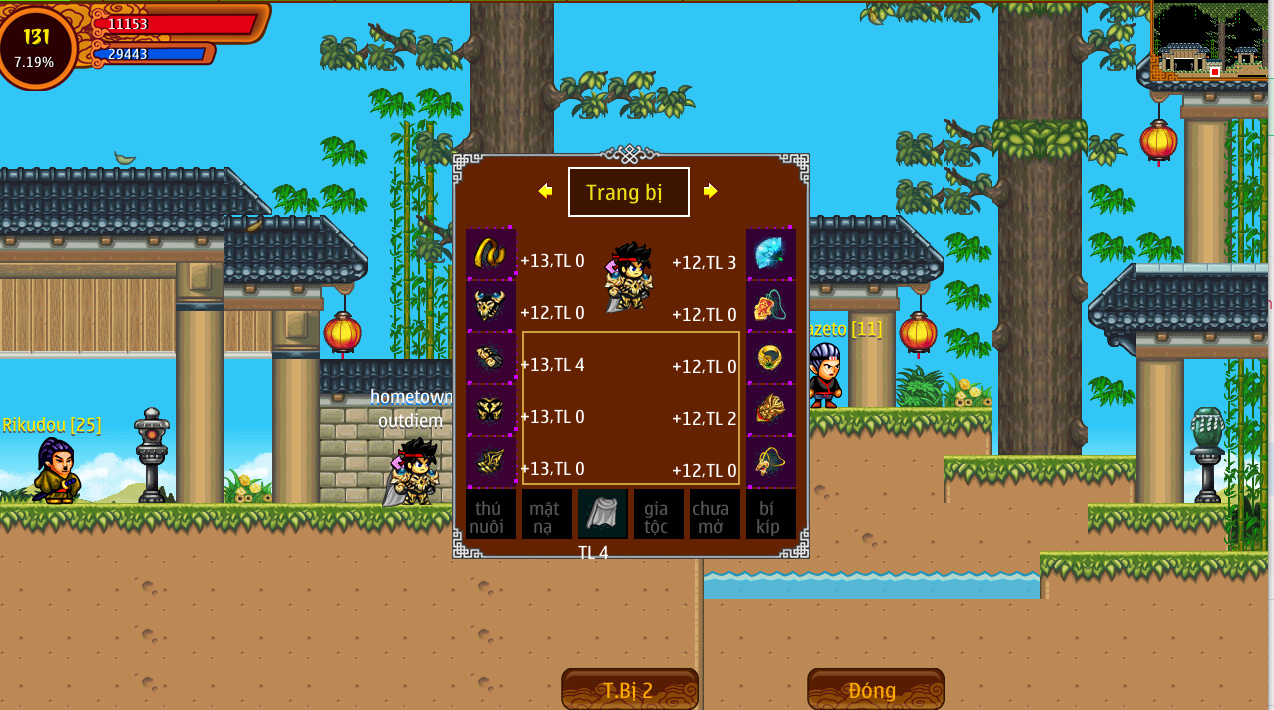Click the chưa mở locked slot

tap(714, 514)
